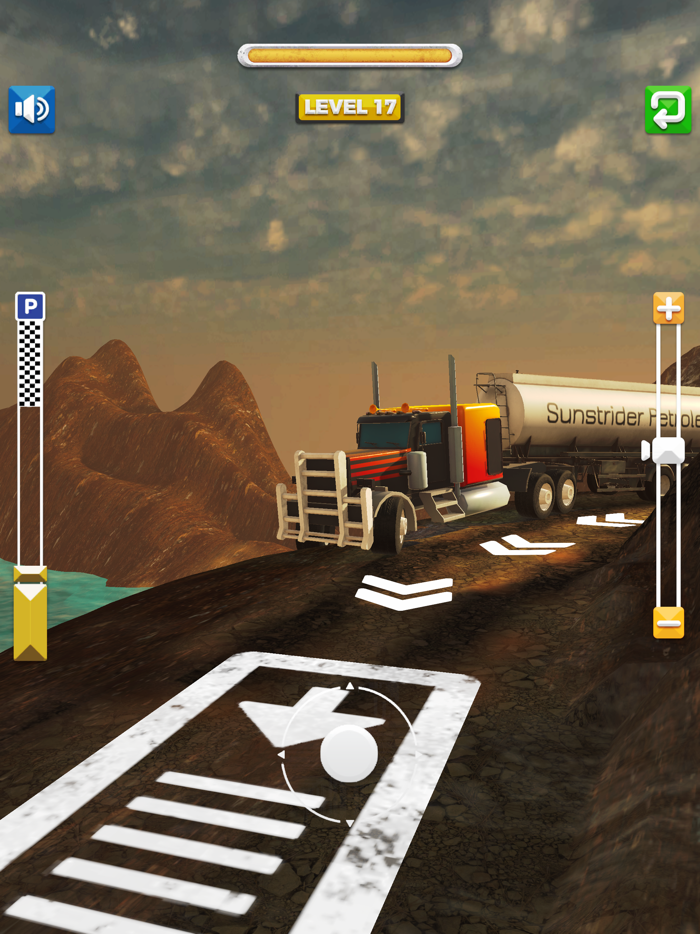This screenshot has height=934, width=700.
Task: Click the green restart level button
Action: pos(668,110)
